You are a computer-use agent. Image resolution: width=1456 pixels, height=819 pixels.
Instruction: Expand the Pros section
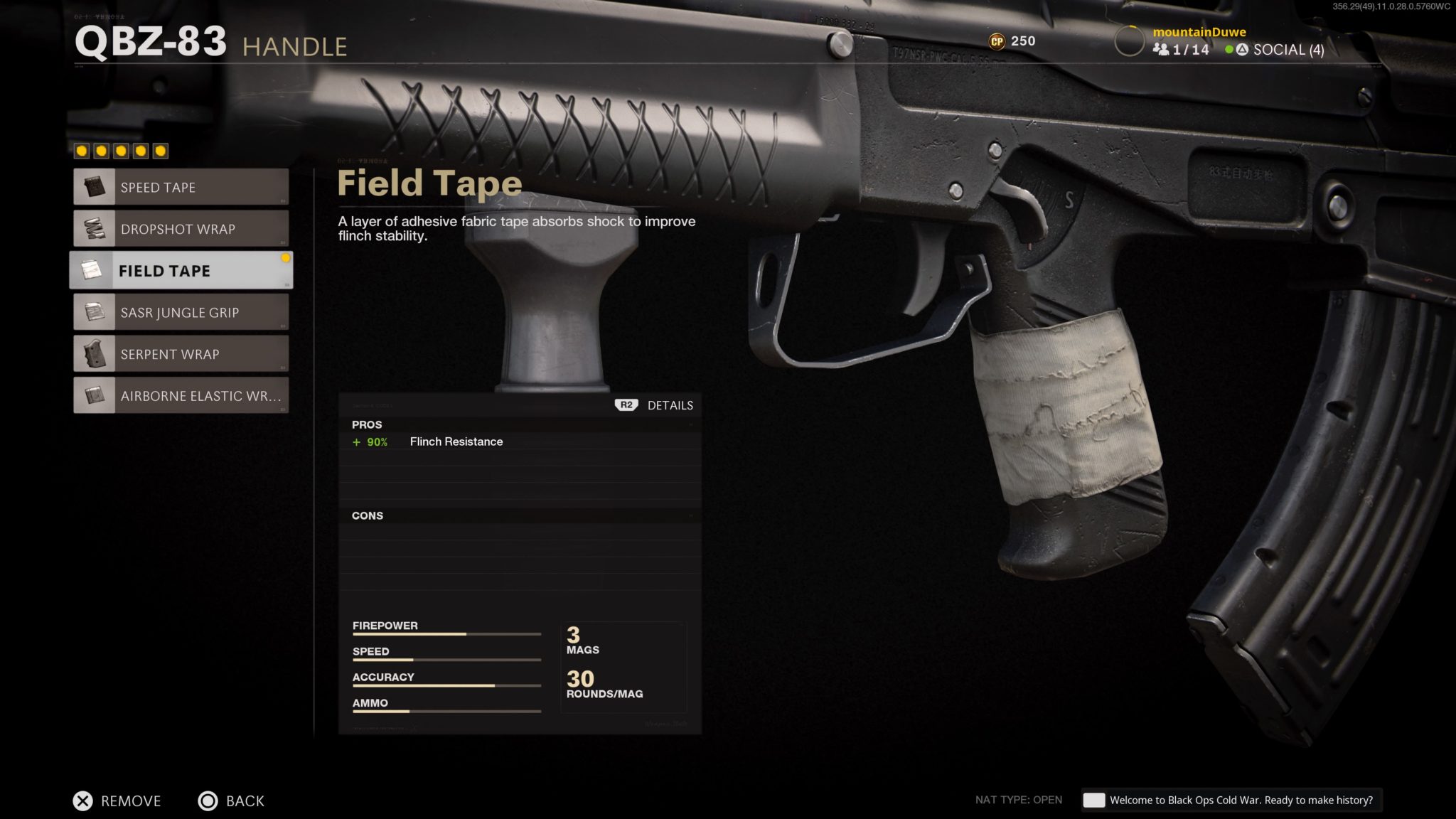368,424
